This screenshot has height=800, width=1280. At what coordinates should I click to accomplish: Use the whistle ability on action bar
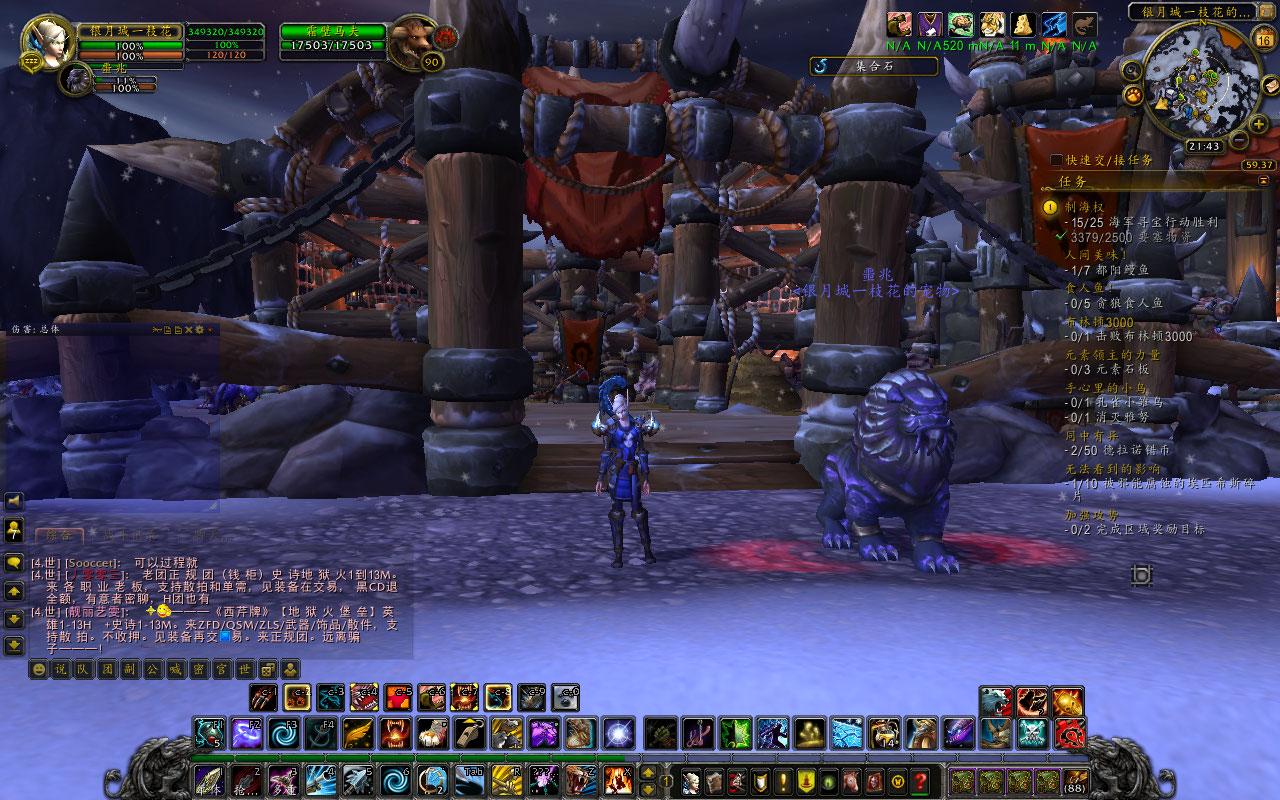pos(468,733)
